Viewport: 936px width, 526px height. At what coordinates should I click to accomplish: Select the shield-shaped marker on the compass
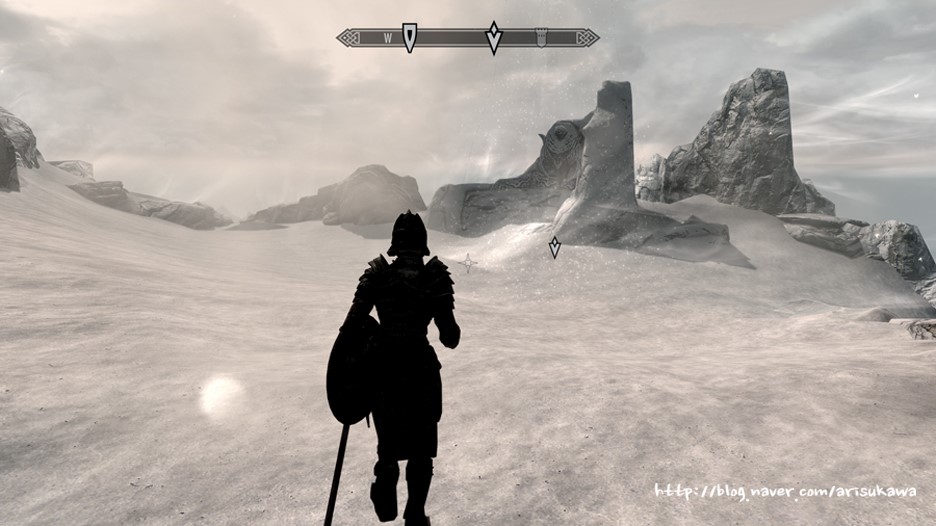coord(409,37)
